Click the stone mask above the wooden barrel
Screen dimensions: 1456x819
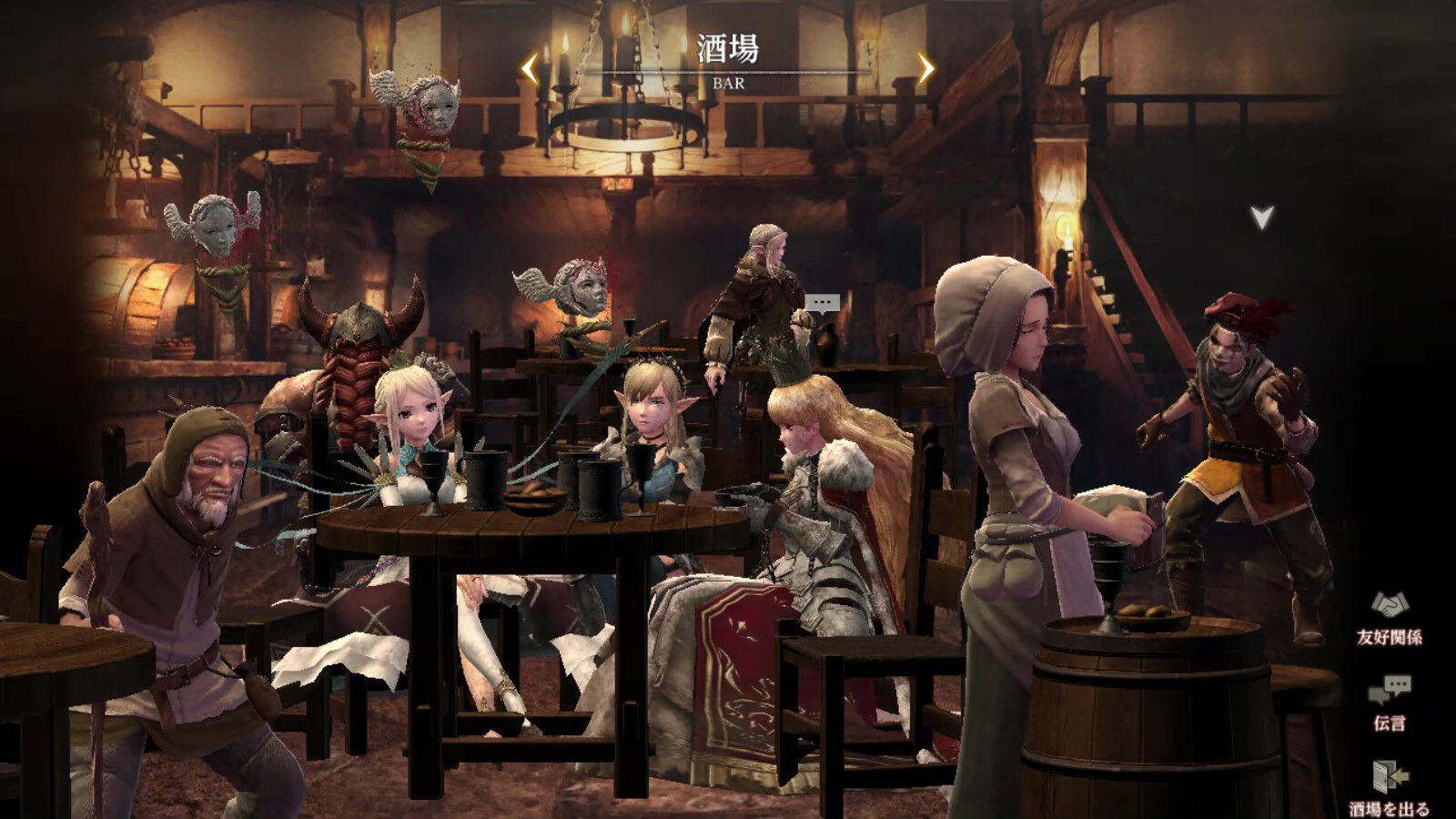(x=216, y=227)
